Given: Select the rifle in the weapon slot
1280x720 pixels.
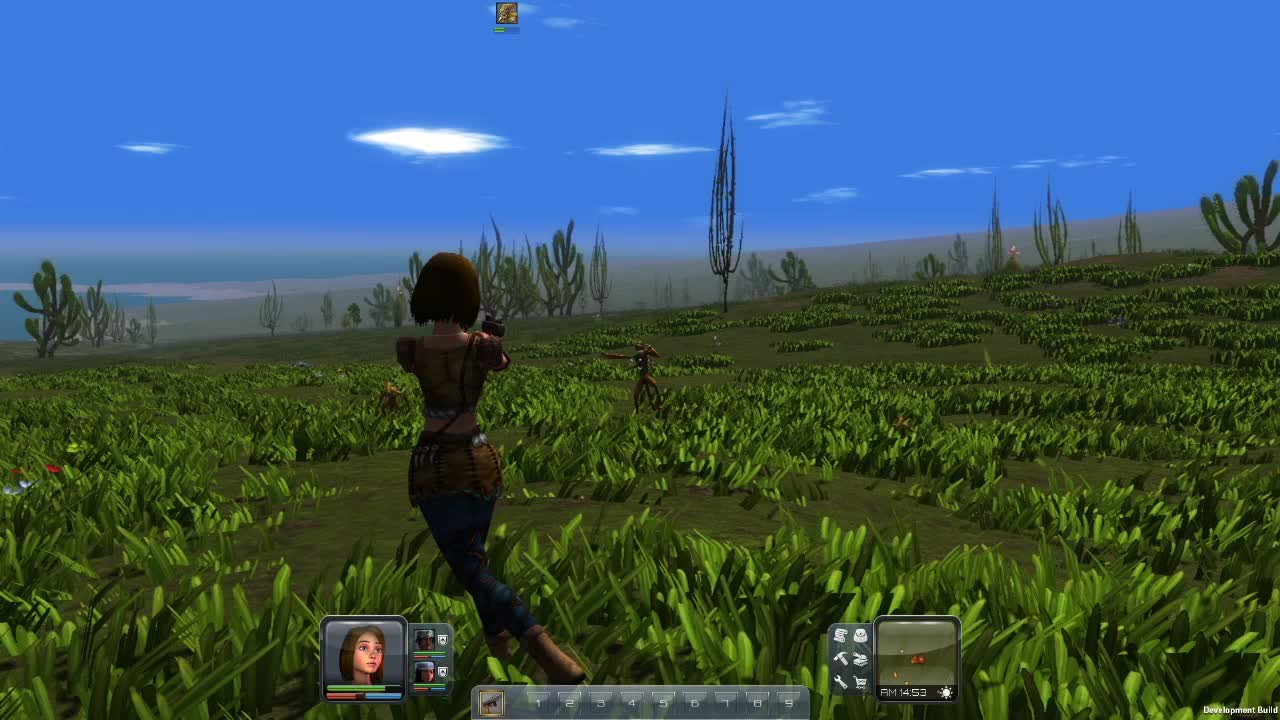Looking at the screenshot, I should point(492,703).
